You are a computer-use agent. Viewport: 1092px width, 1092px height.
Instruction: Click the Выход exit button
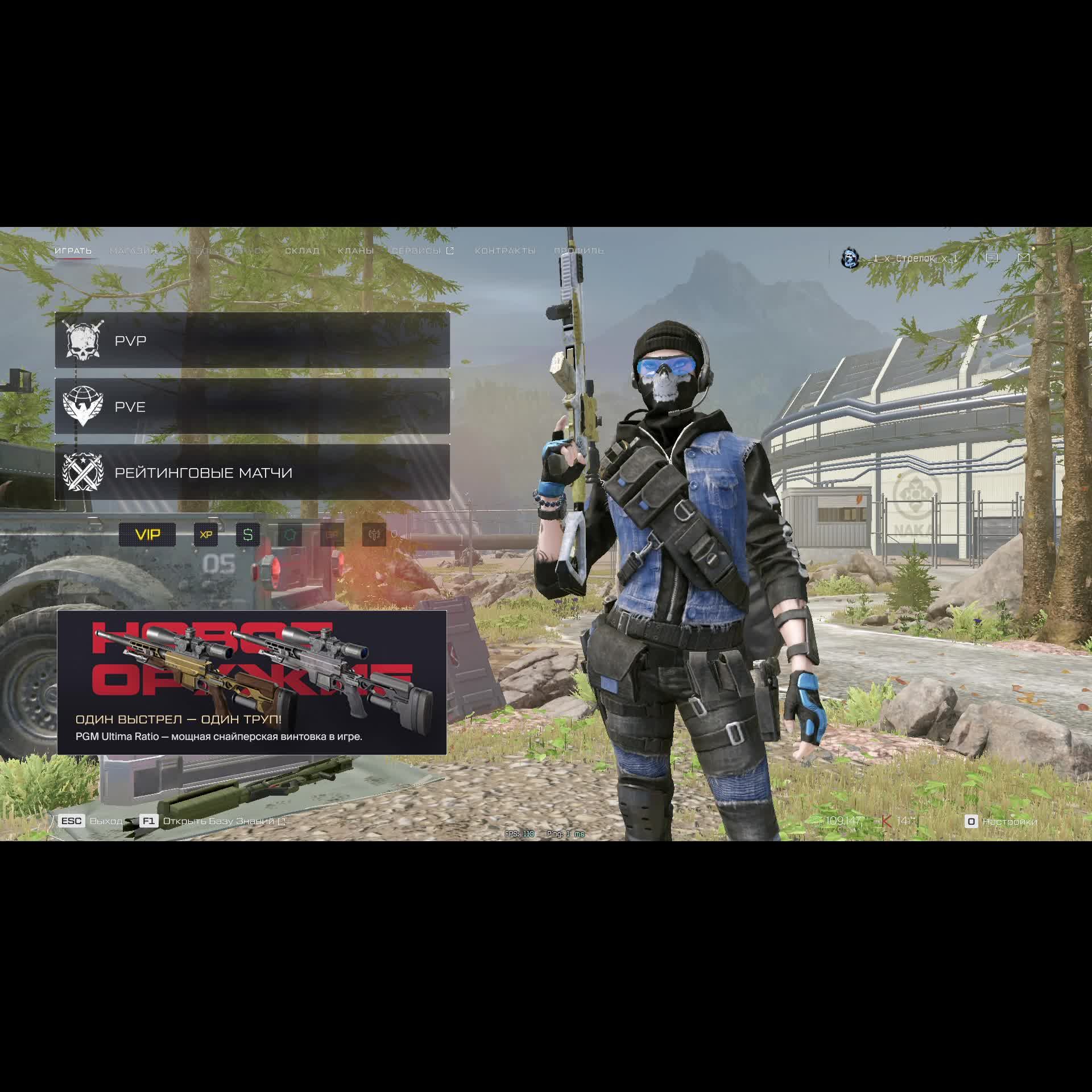(105, 821)
